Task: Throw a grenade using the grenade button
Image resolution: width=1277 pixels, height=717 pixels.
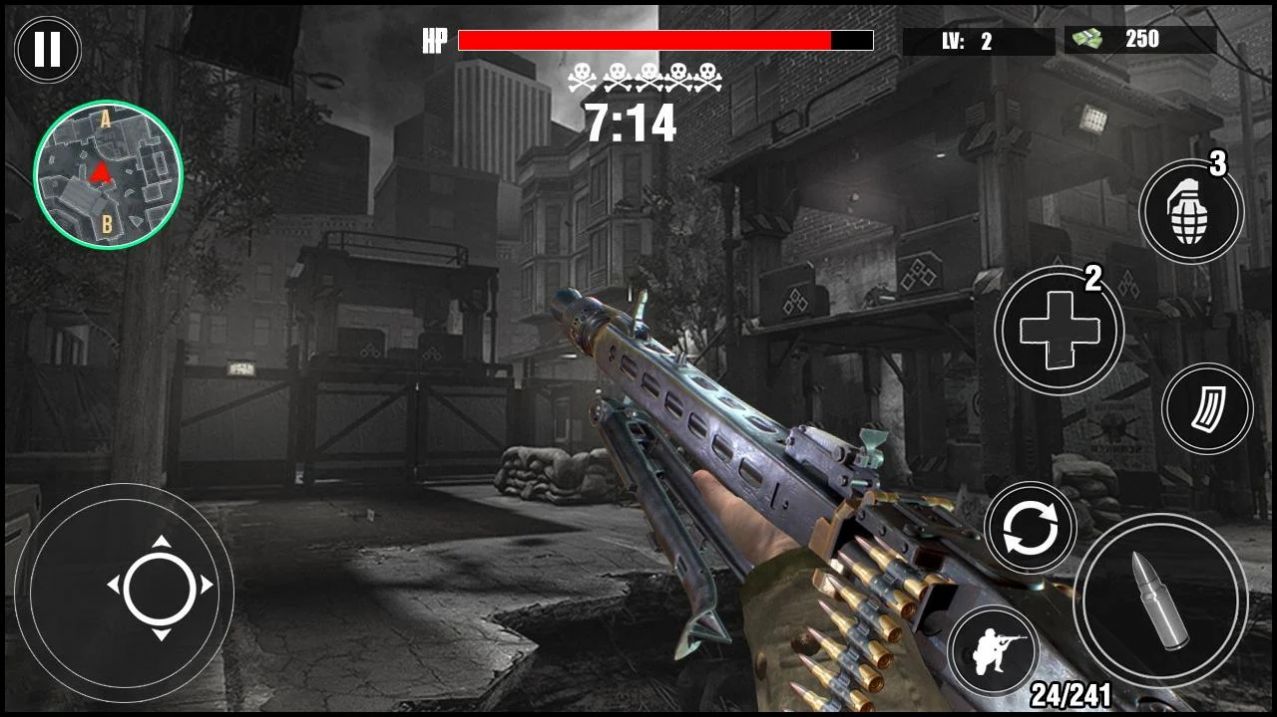Action: (1190, 212)
